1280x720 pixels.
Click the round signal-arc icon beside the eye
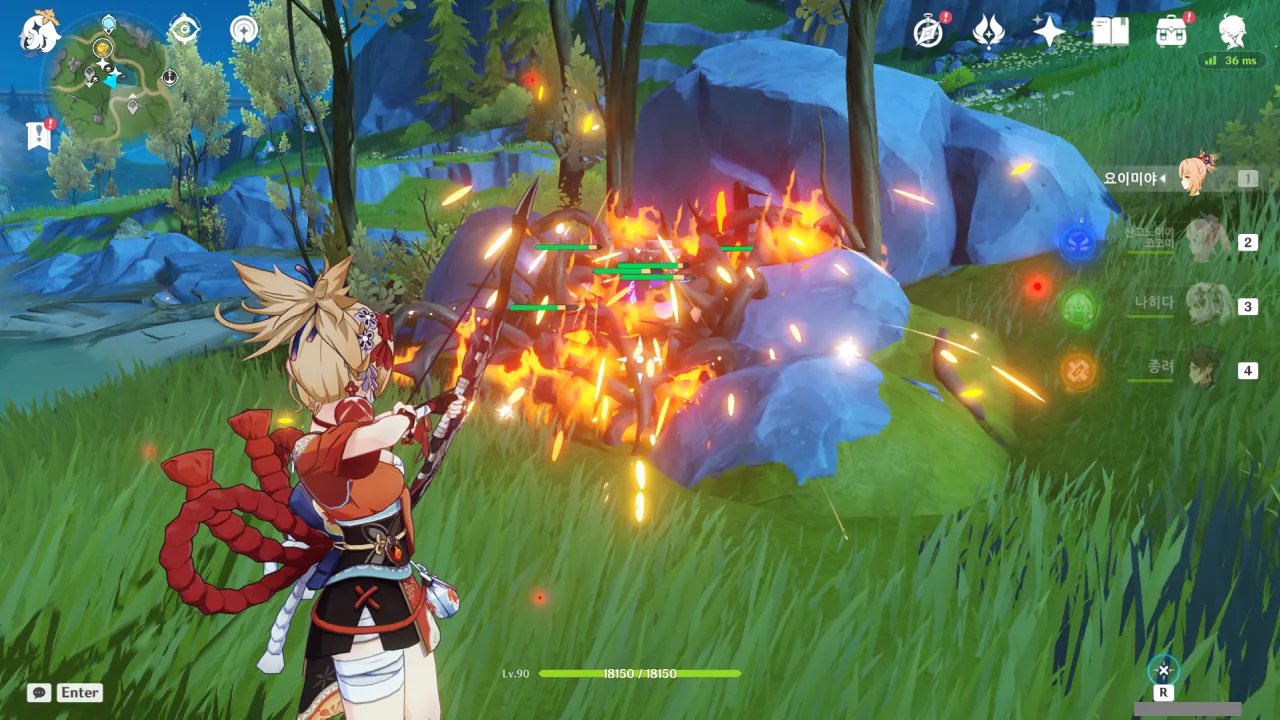click(243, 30)
